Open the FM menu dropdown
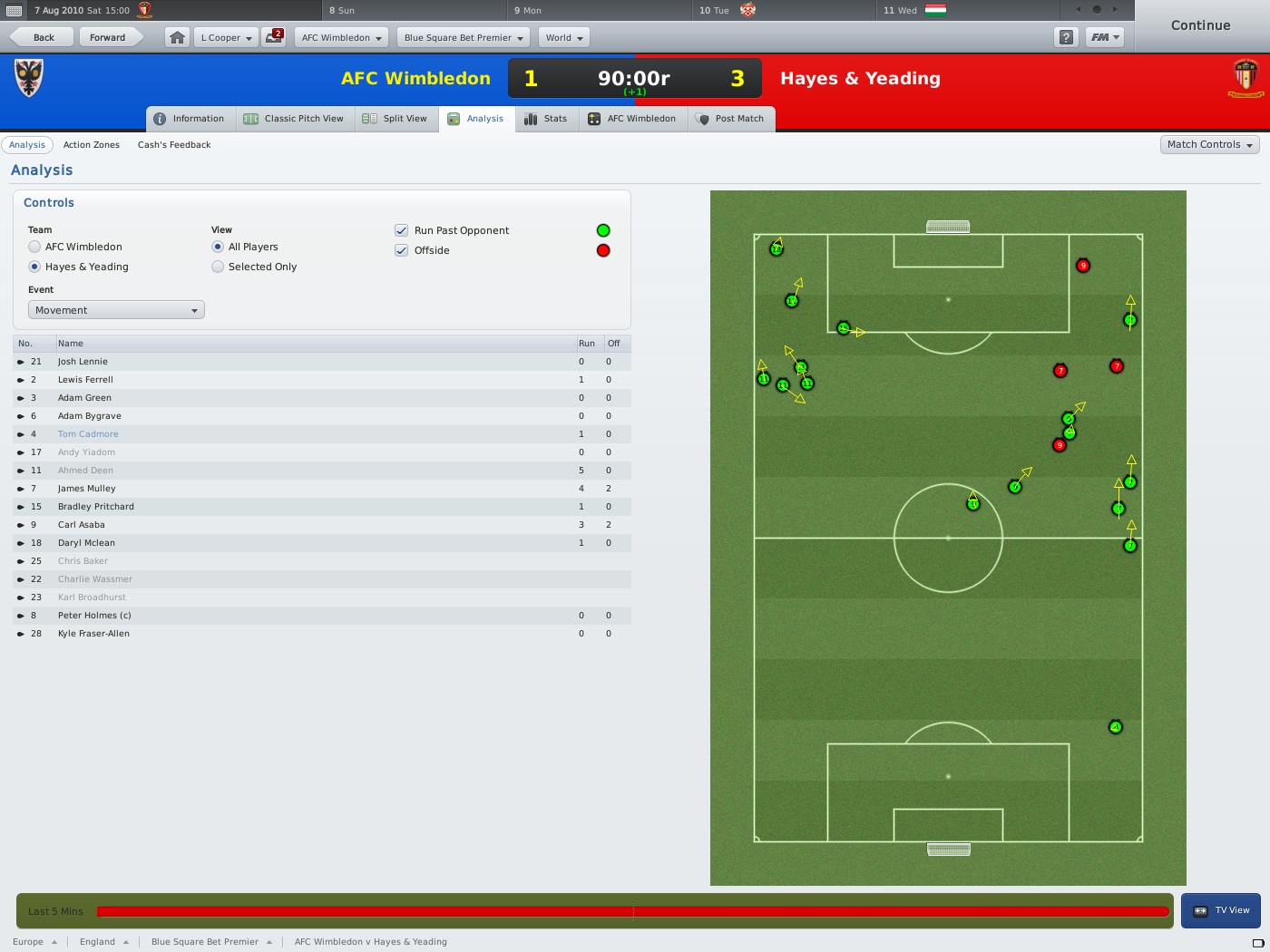The image size is (1270, 952). 1105,37
